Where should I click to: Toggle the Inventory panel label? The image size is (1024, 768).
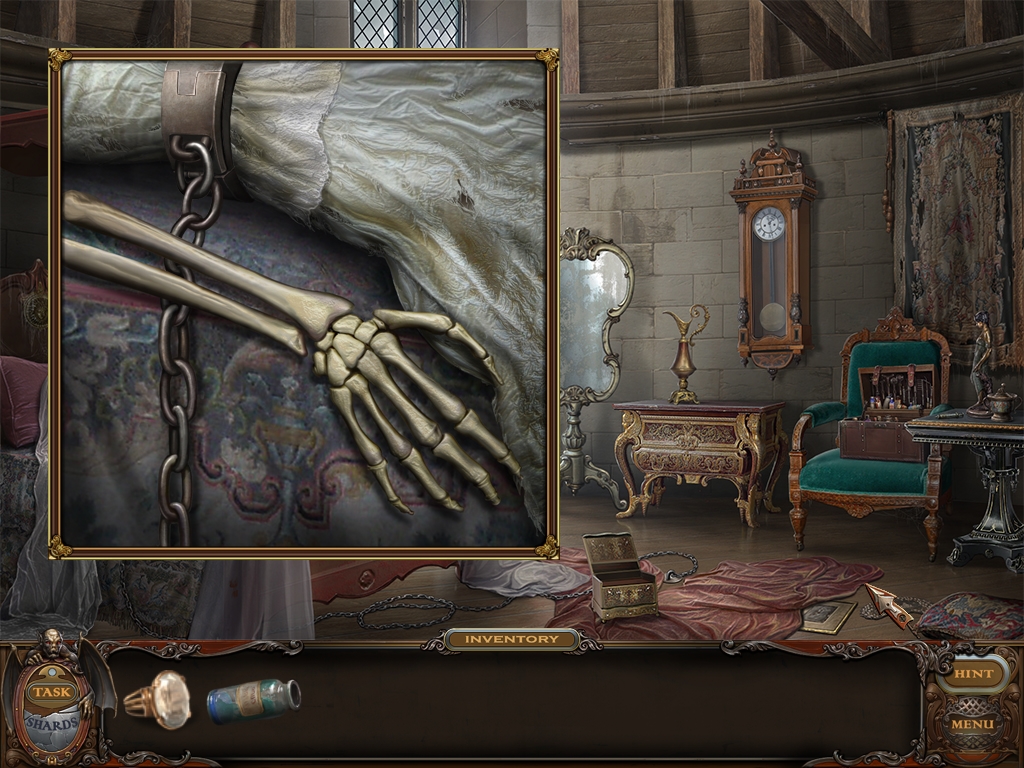(511, 639)
